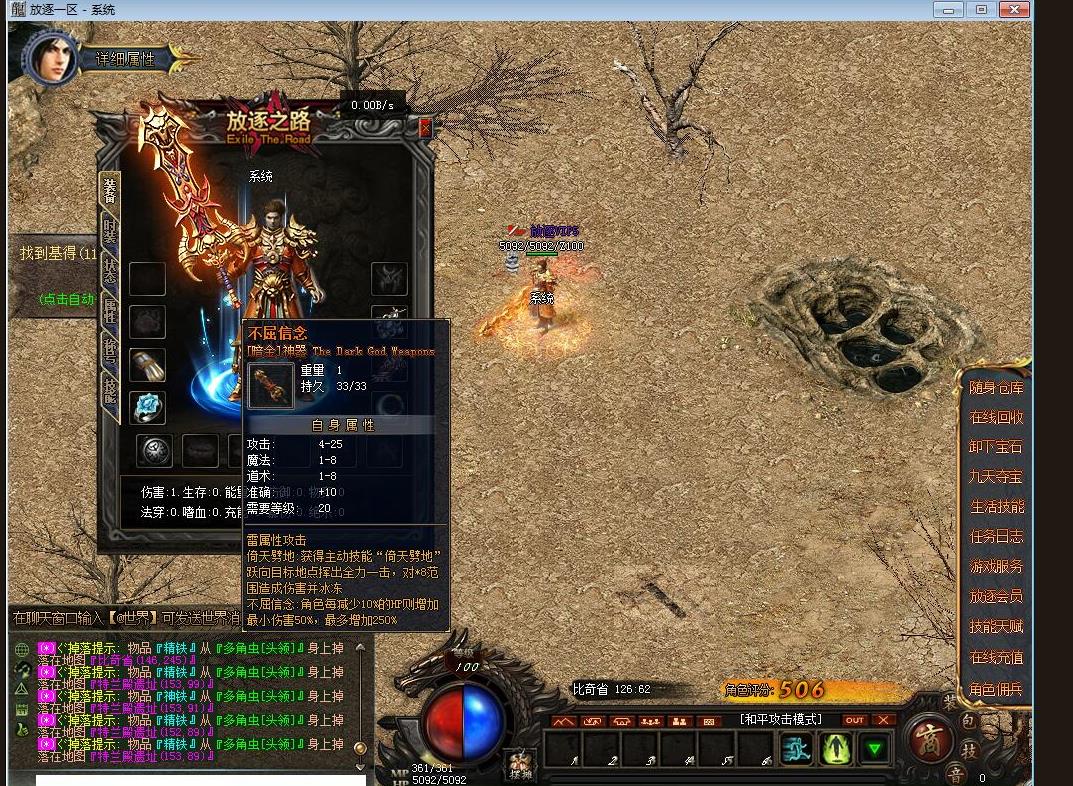The width and height of the screenshot is (1073, 786).
Task: Activate the running figure skill icon
Action: (x=796, y=747)
